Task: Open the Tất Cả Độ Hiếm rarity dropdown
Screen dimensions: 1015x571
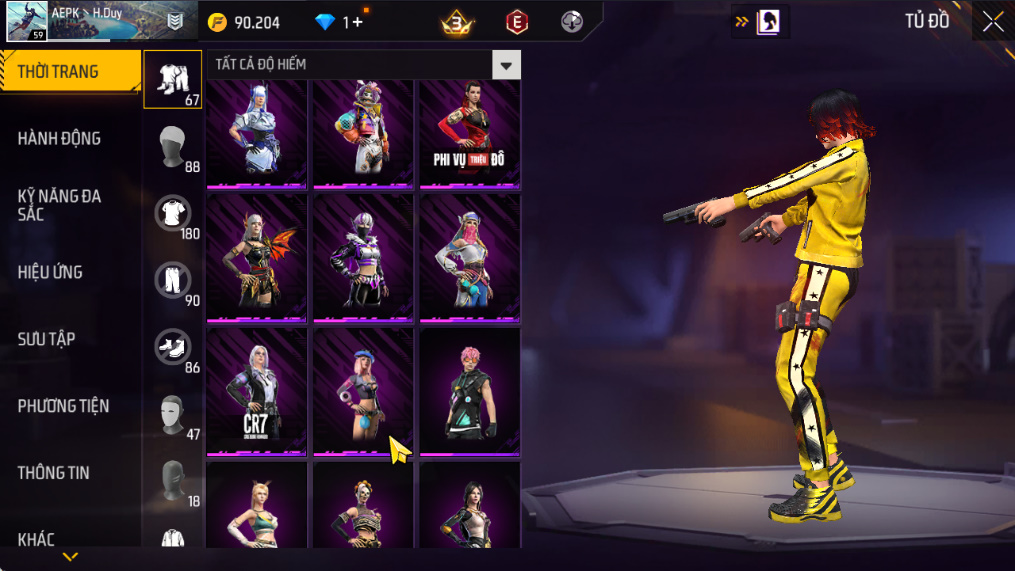Action: click(x=507, y=65)
